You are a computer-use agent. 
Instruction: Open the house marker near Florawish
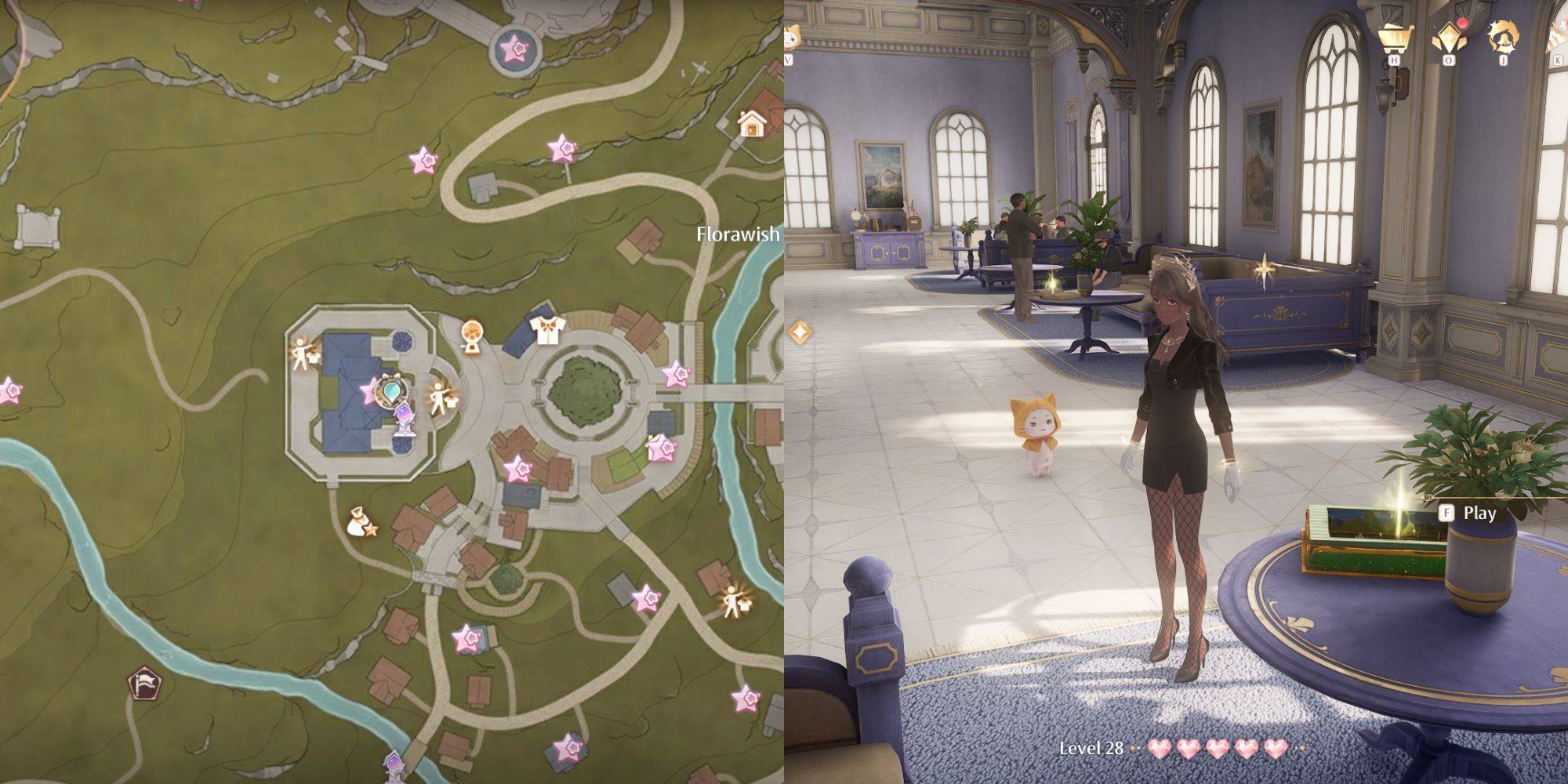point(754,124)
